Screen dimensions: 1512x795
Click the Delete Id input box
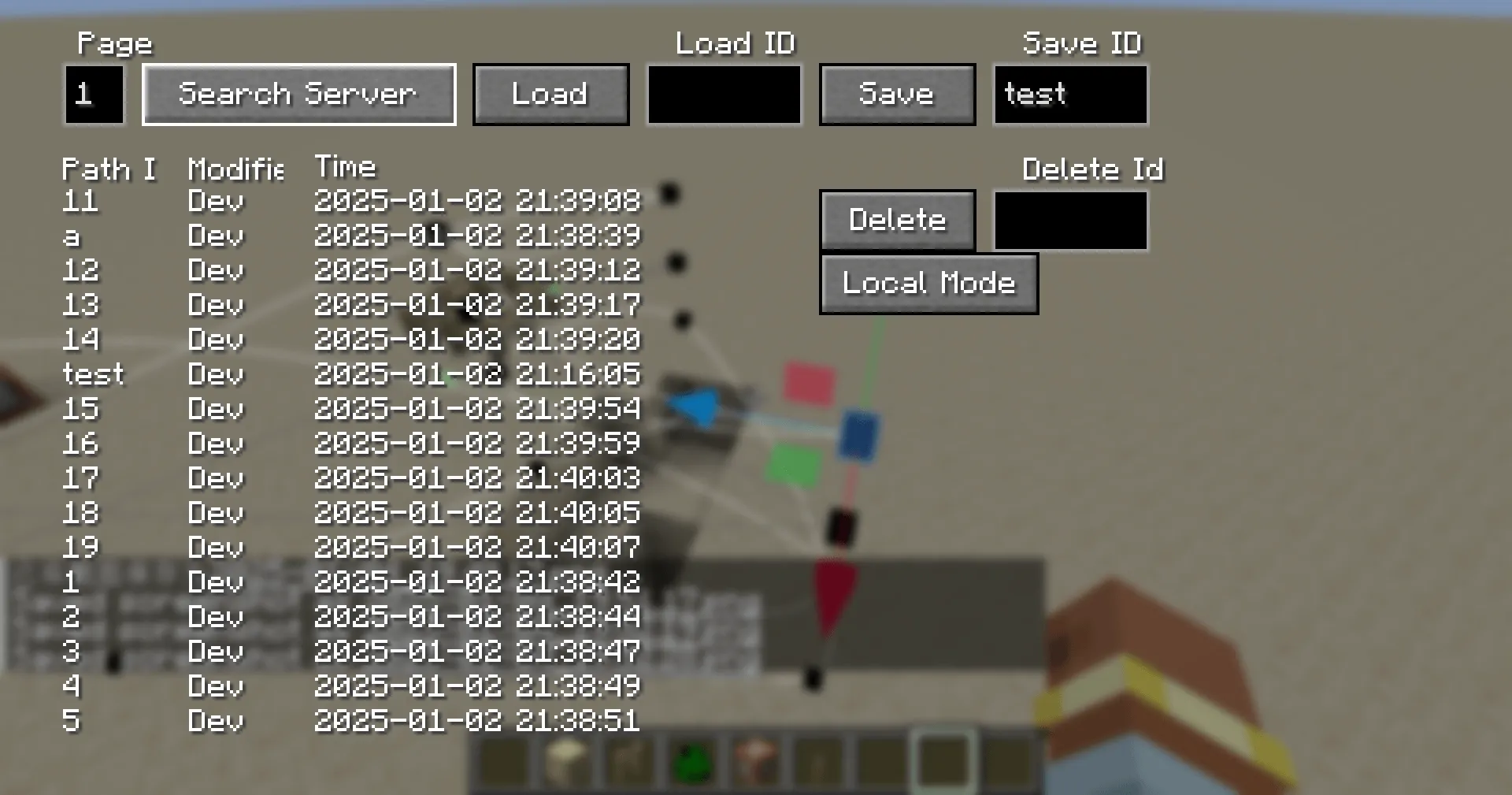click(1070, 221)
